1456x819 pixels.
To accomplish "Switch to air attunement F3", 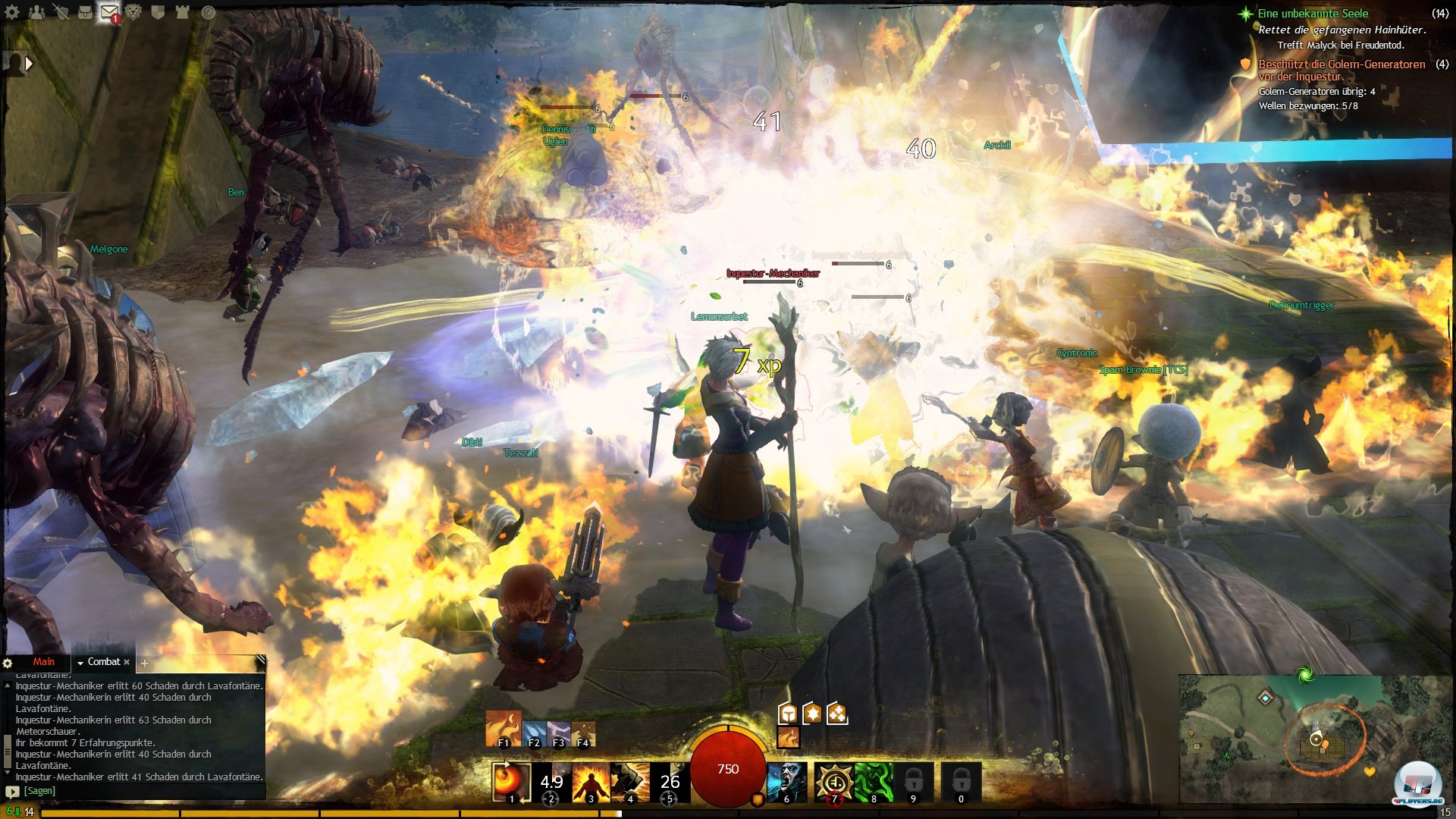I will [559, 733].
